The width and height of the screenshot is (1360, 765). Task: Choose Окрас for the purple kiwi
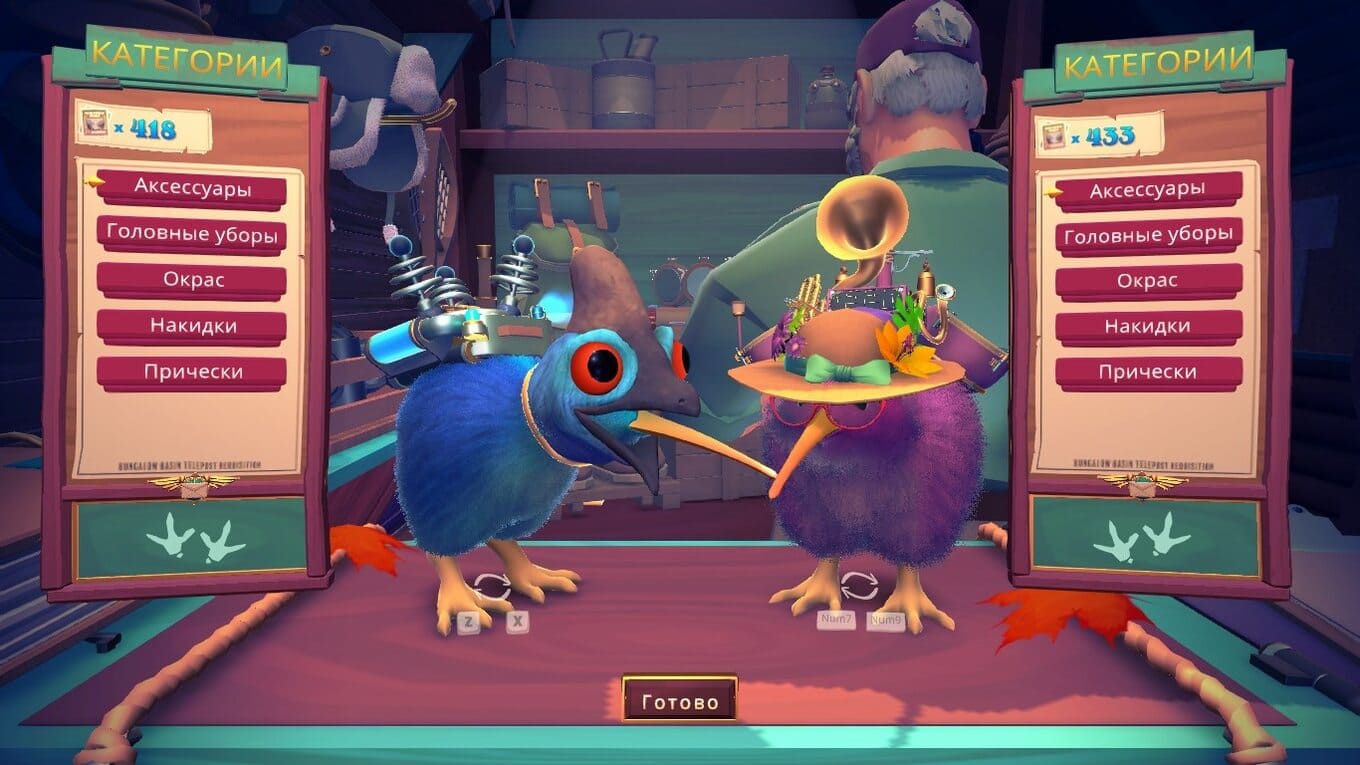[x=1147, y=281]
